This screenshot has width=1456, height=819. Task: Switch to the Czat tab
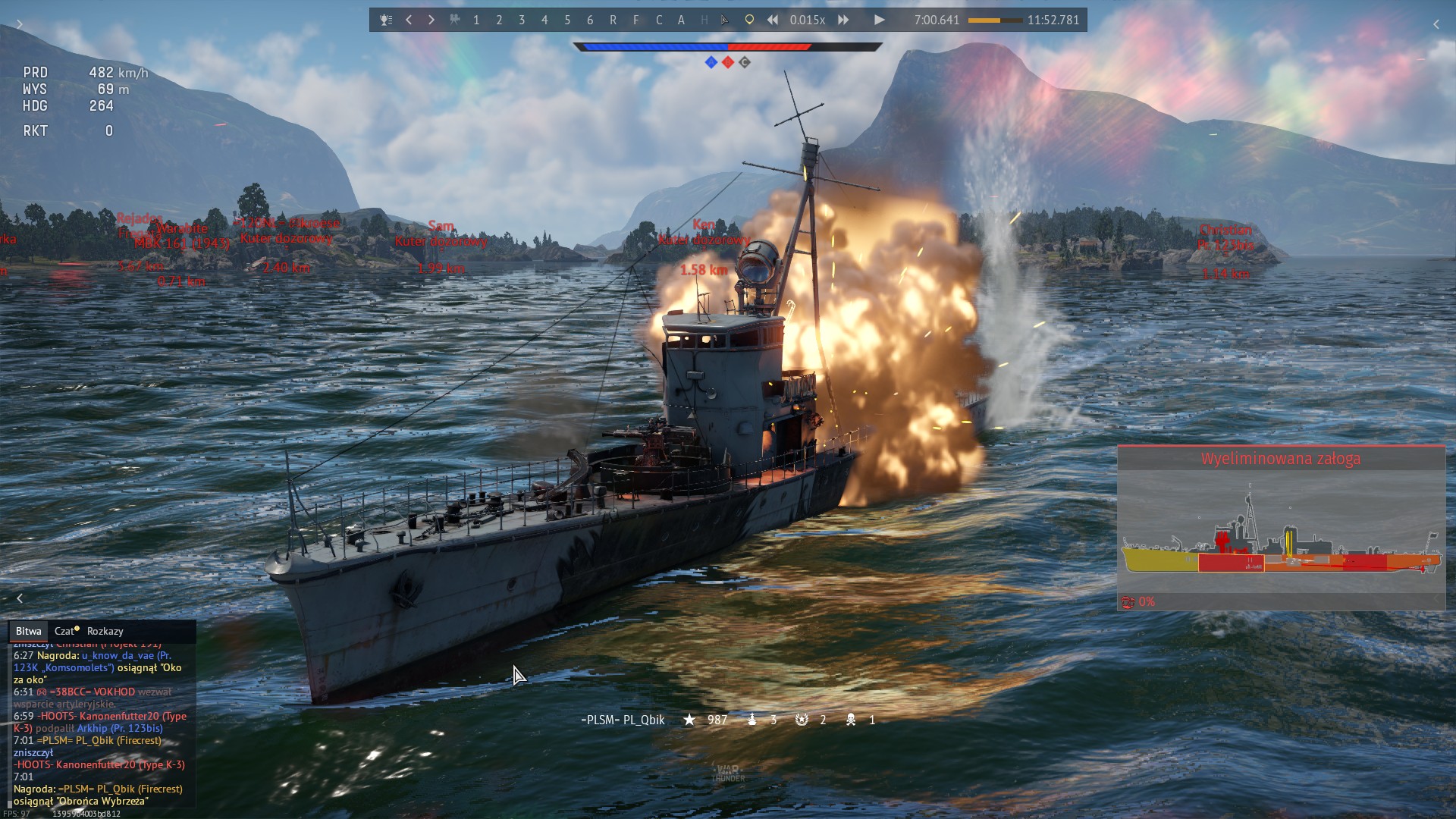(65, 631)
